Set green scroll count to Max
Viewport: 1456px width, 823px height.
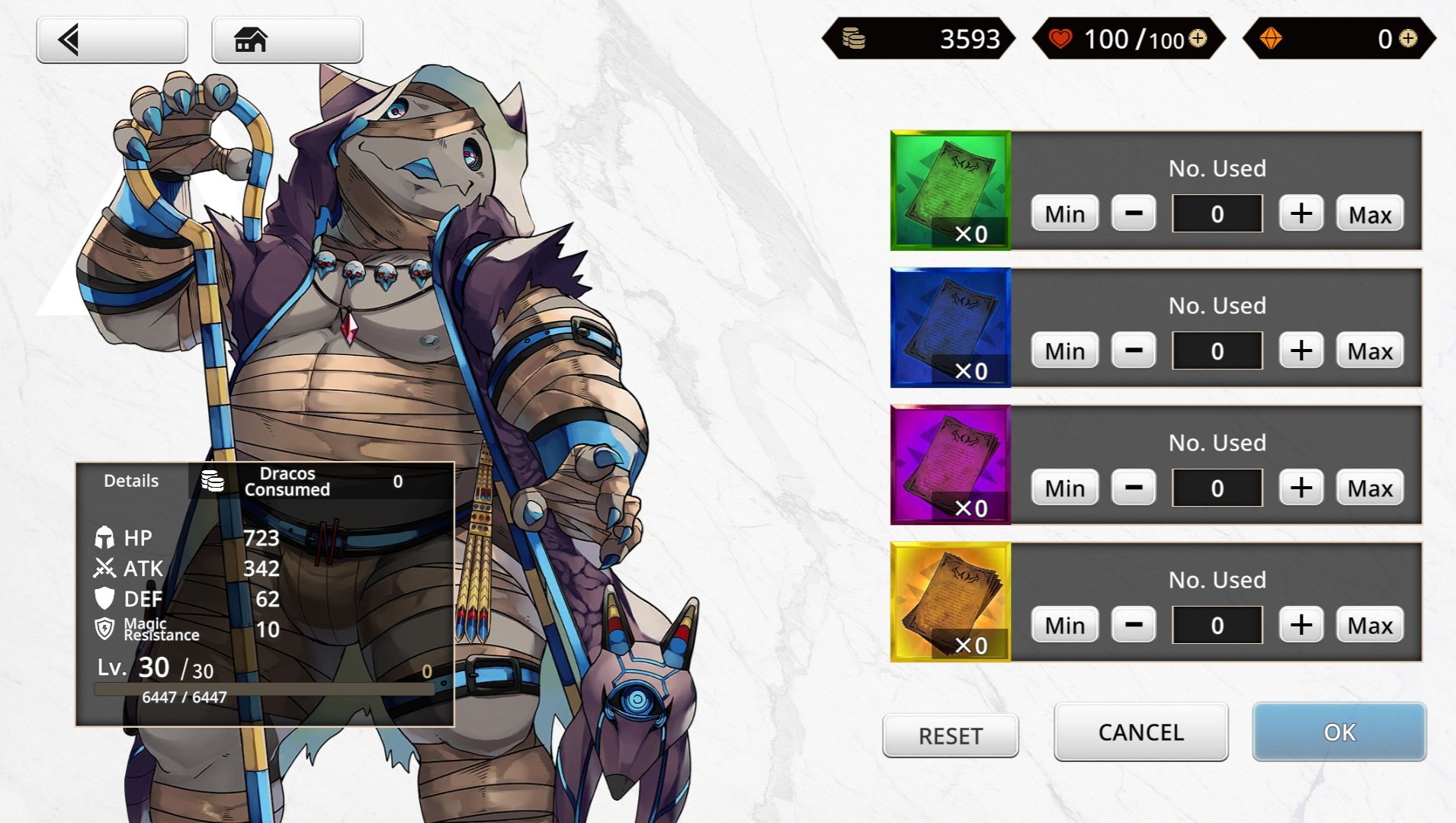(x=1369, y=214)
